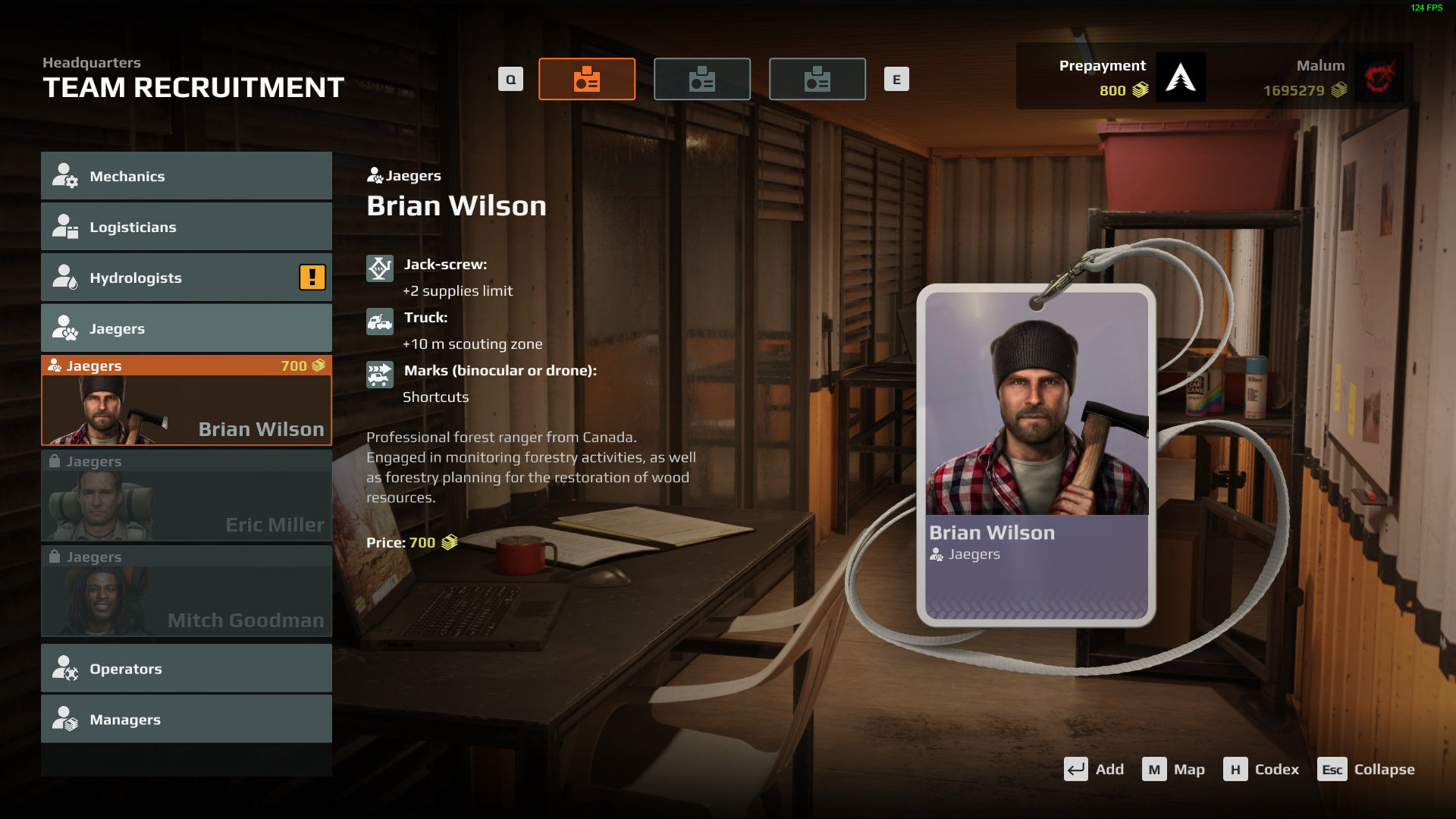Expand the Managers category
Screen dimensions: 1456x819
coord(186,720)
